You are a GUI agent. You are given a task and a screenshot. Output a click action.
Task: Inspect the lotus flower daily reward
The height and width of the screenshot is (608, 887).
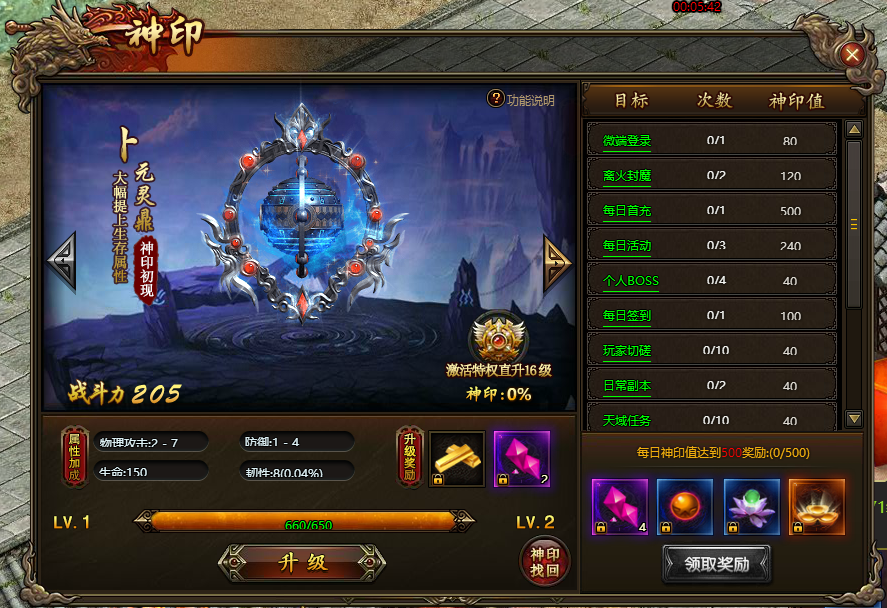[751, 507]
